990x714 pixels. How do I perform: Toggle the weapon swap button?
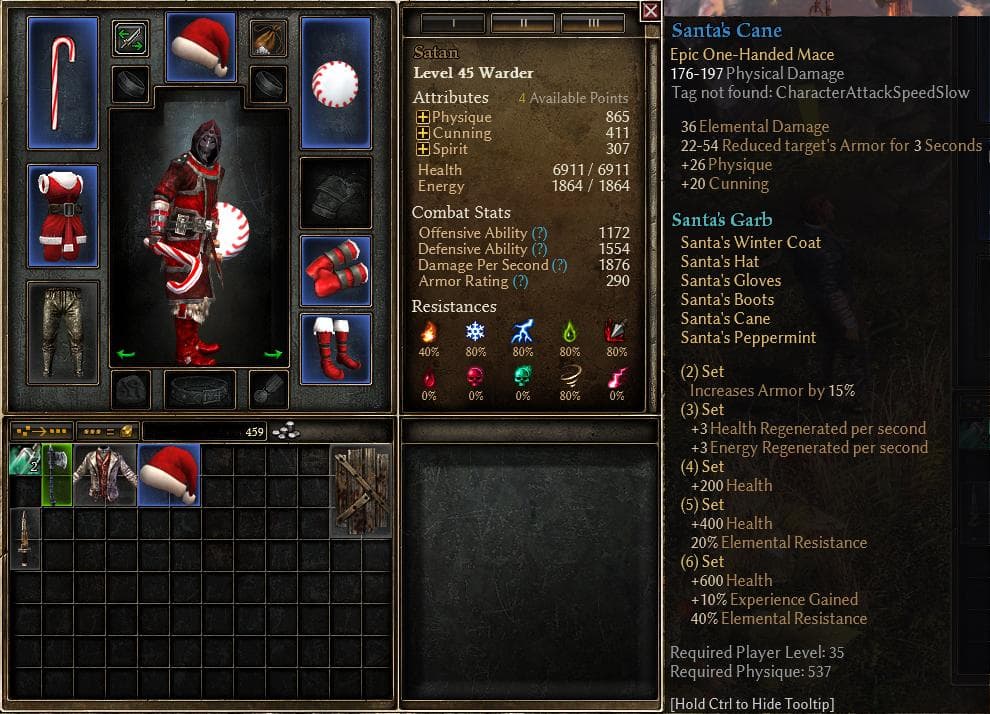coord(130,38)
